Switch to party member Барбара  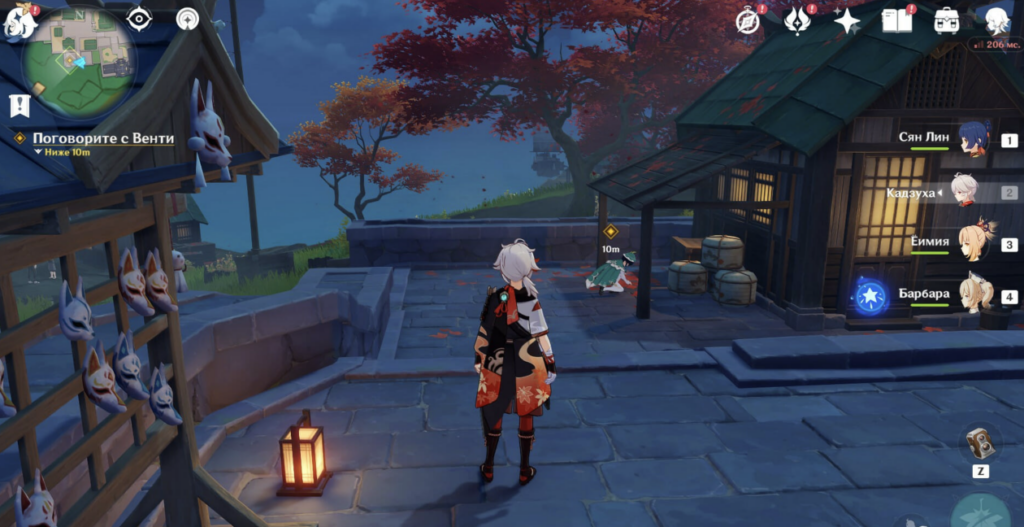point(973,295)
